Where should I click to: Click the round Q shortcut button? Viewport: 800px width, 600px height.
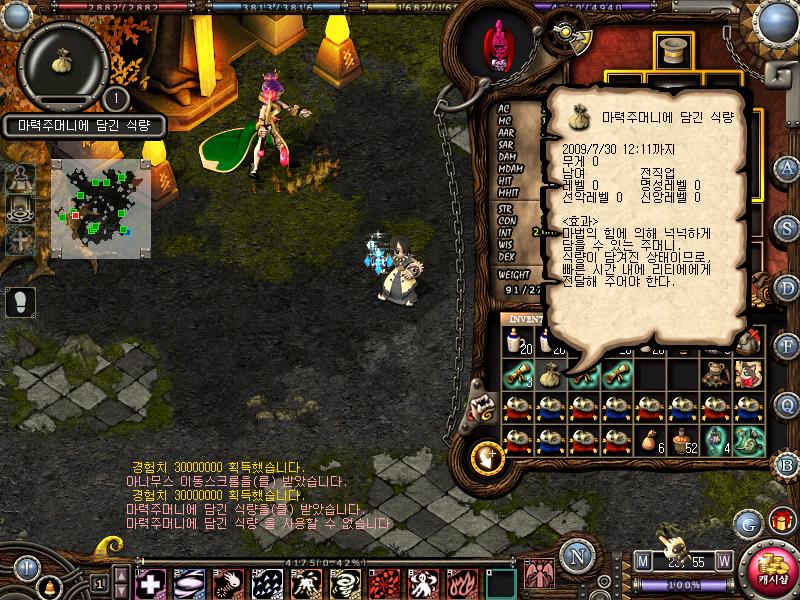787,404
